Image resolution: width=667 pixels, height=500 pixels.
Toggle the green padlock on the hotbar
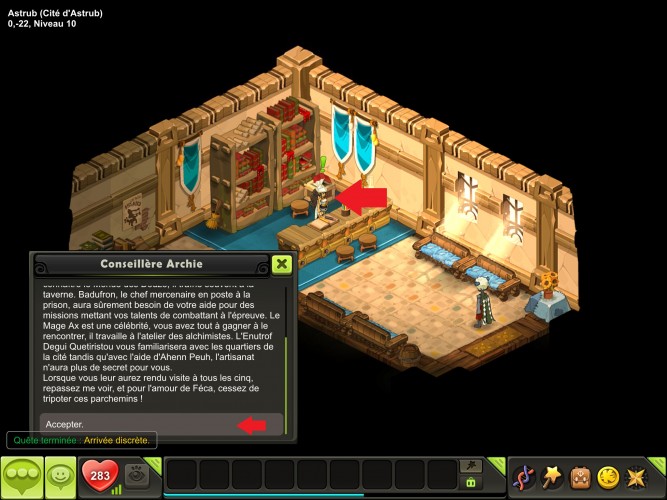pos(466,483)
